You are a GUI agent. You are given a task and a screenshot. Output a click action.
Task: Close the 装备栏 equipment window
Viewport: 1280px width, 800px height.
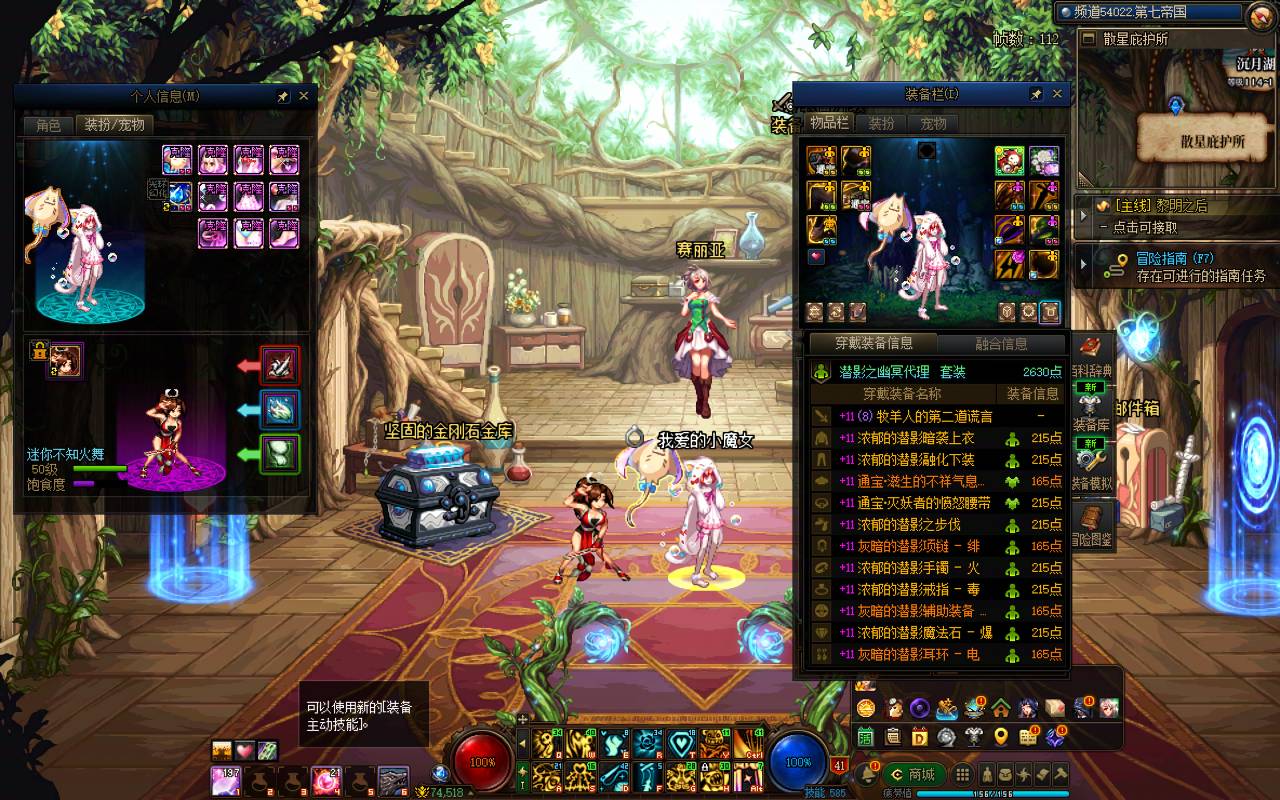[1057, 94]
